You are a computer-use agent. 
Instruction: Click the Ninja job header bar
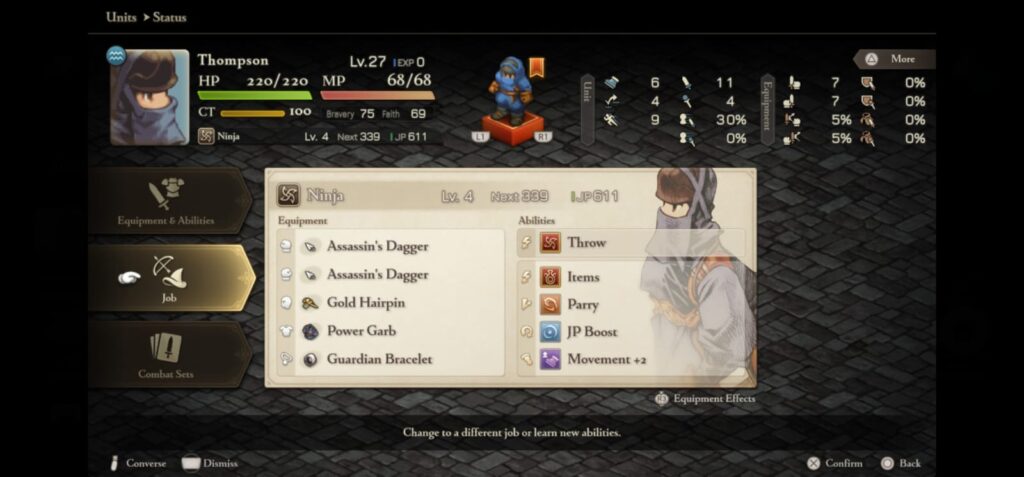tap(460, 196)
